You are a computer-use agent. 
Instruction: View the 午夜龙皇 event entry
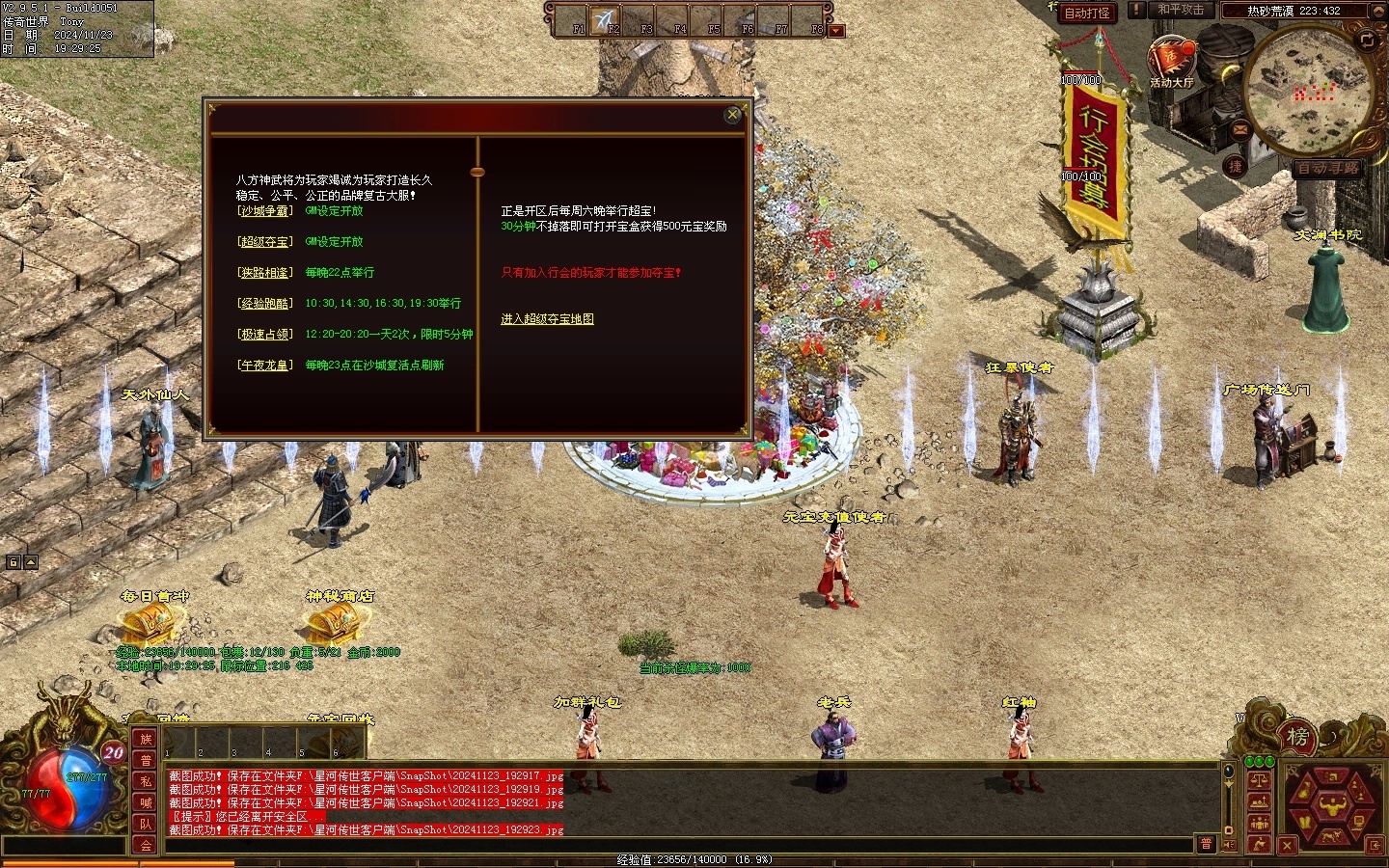[264, 366]
